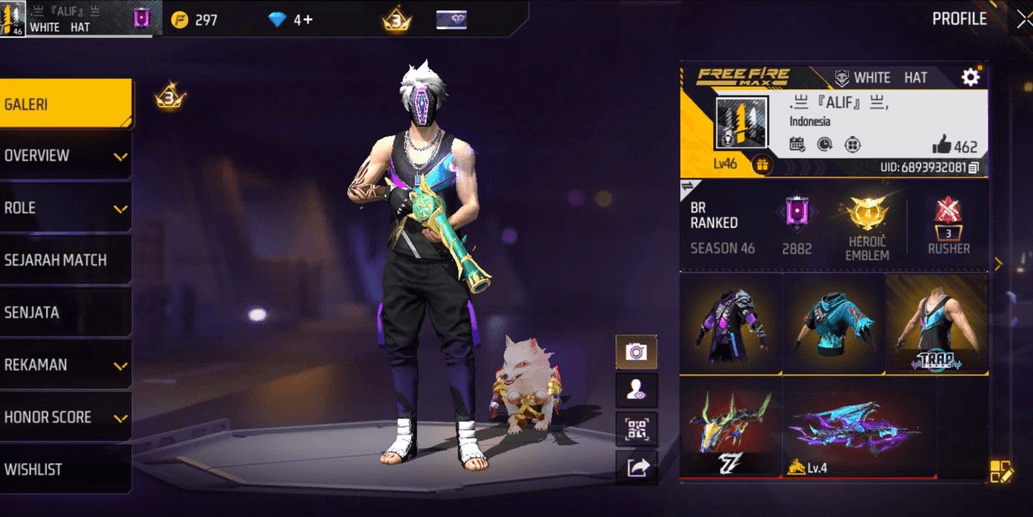This screenshot has height=517, width=1033.
Task: Open the Galeri tab
Action: 65,104
